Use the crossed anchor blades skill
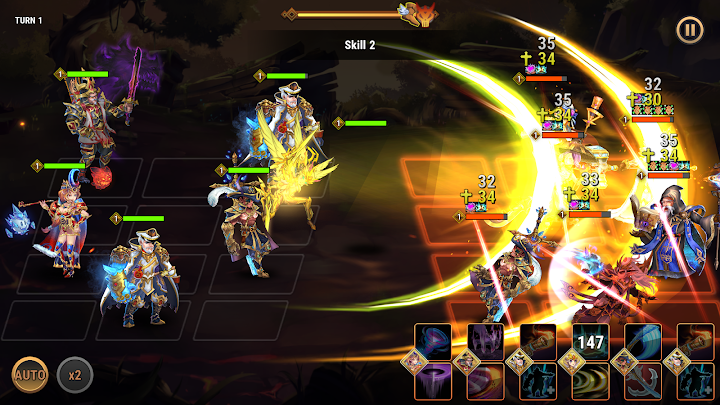This screenshot has height=405, width=720. [643, 382]
